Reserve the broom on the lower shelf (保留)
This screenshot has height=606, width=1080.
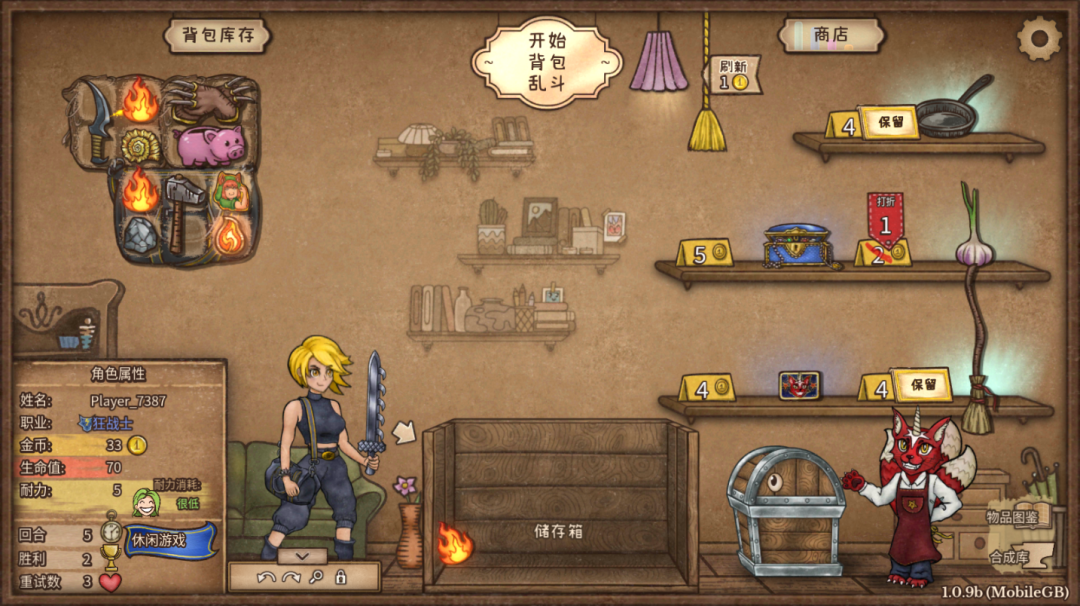[x=920, y=384]
